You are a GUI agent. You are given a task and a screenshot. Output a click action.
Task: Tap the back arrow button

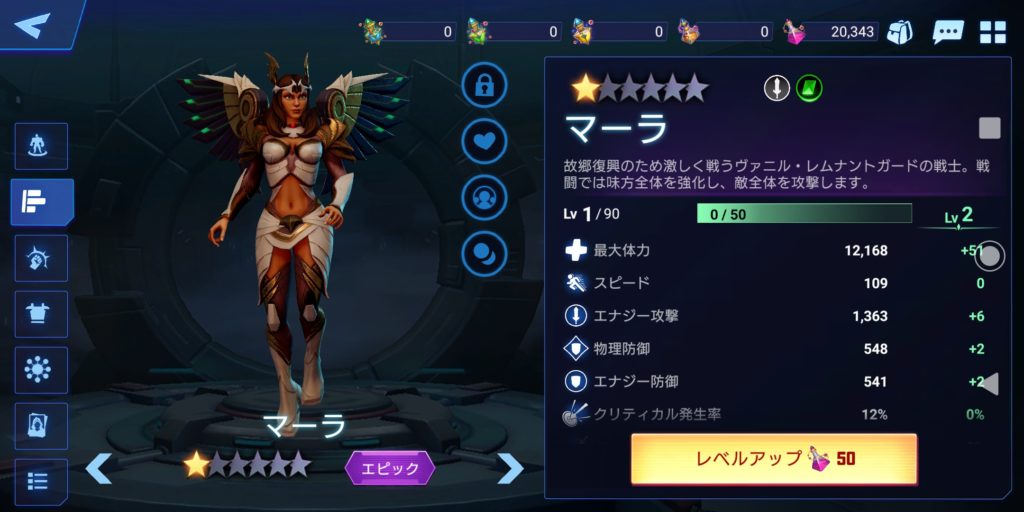pos(33,25)
